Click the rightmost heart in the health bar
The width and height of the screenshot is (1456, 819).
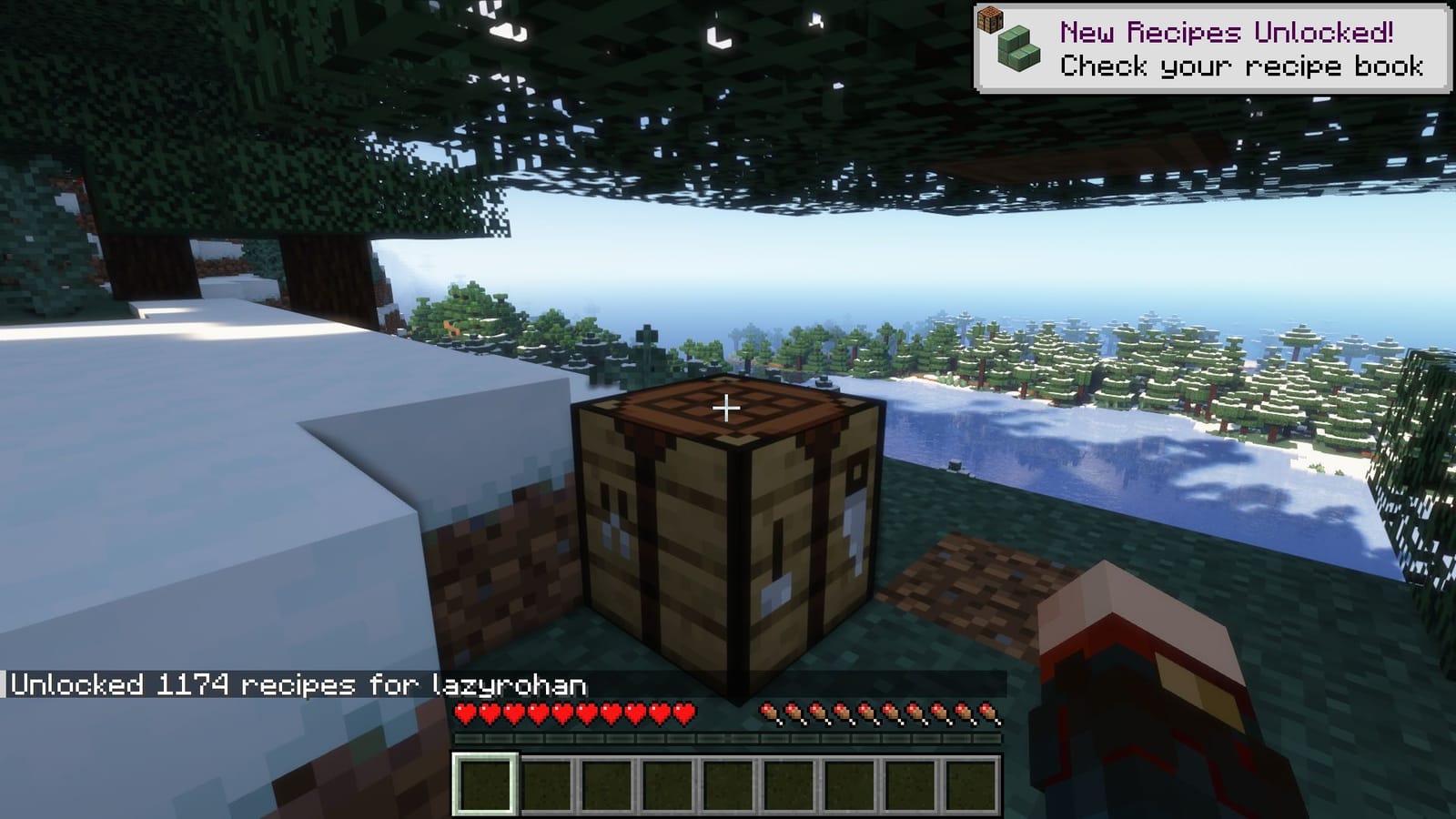[x=686, y=713]
